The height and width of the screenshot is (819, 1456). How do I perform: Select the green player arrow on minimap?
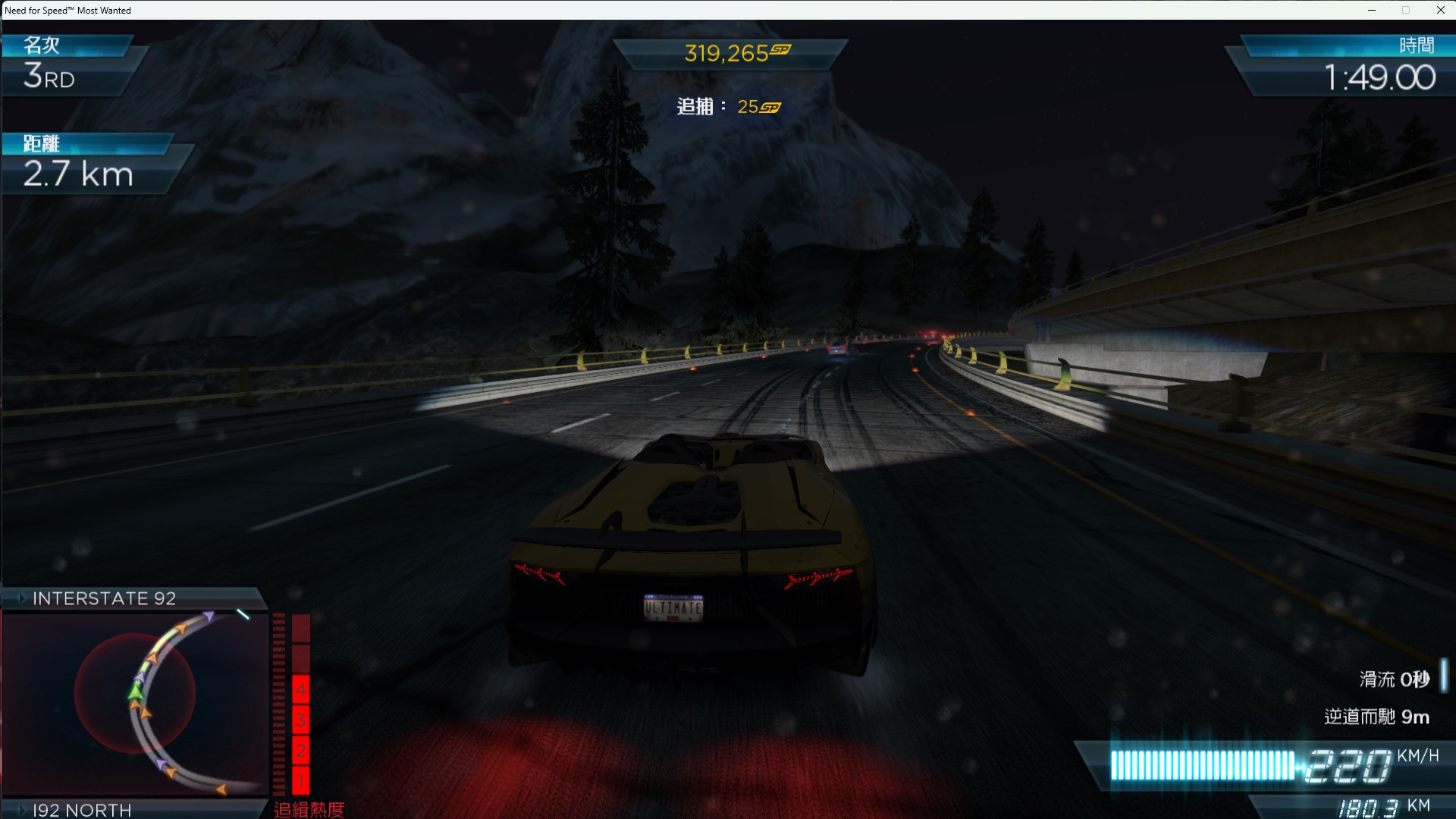point(136,691)
